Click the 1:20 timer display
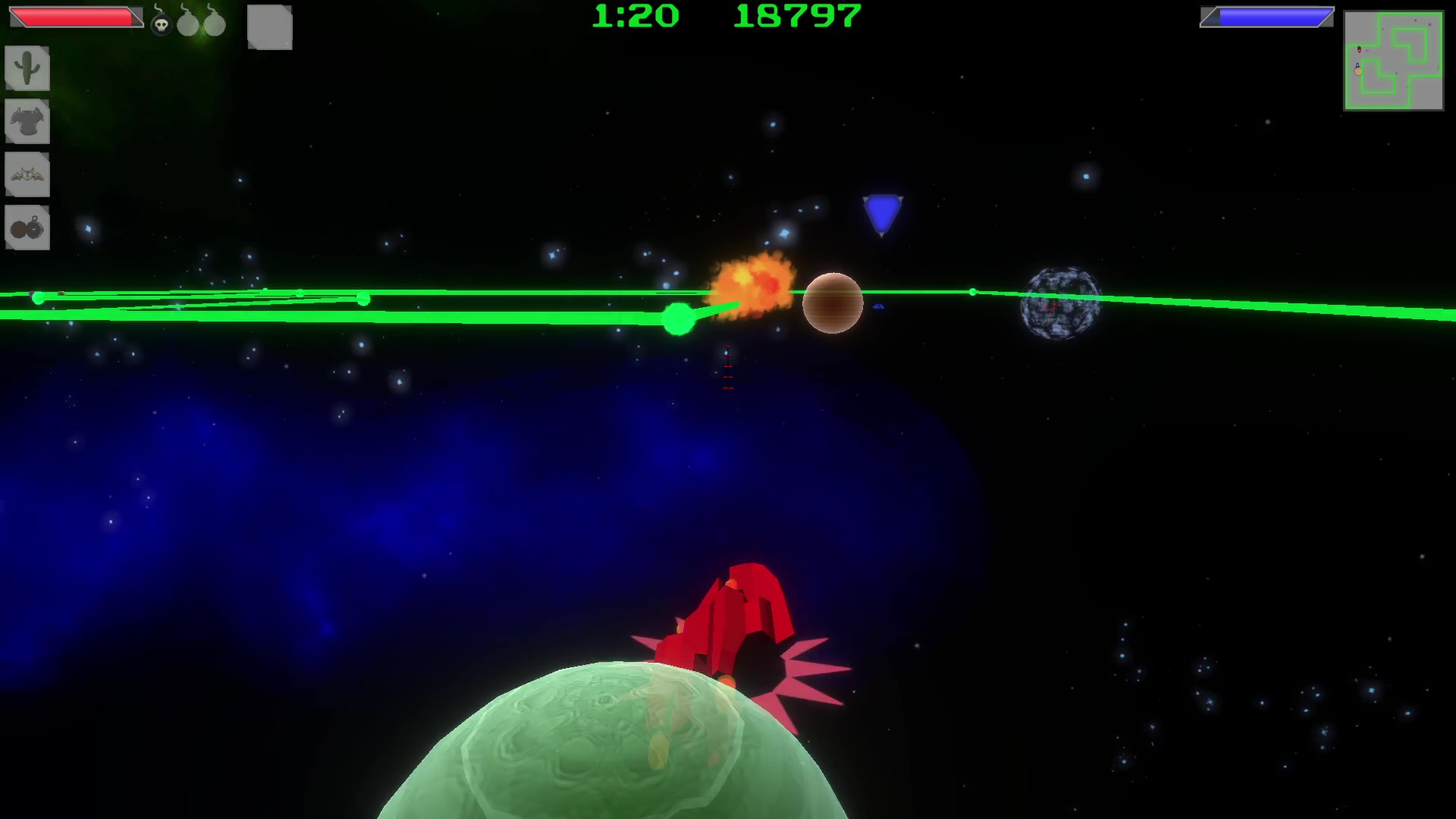 [635, 17]
